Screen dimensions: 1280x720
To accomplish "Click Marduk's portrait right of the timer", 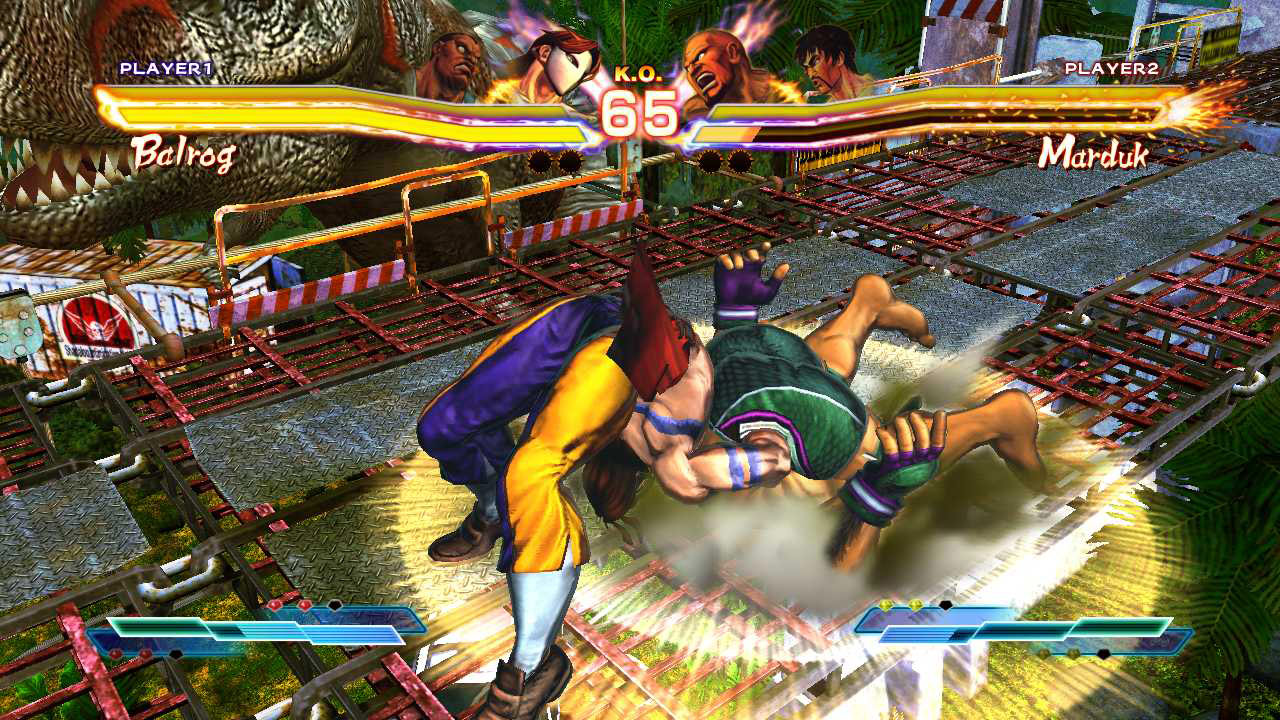I will 710,55.
